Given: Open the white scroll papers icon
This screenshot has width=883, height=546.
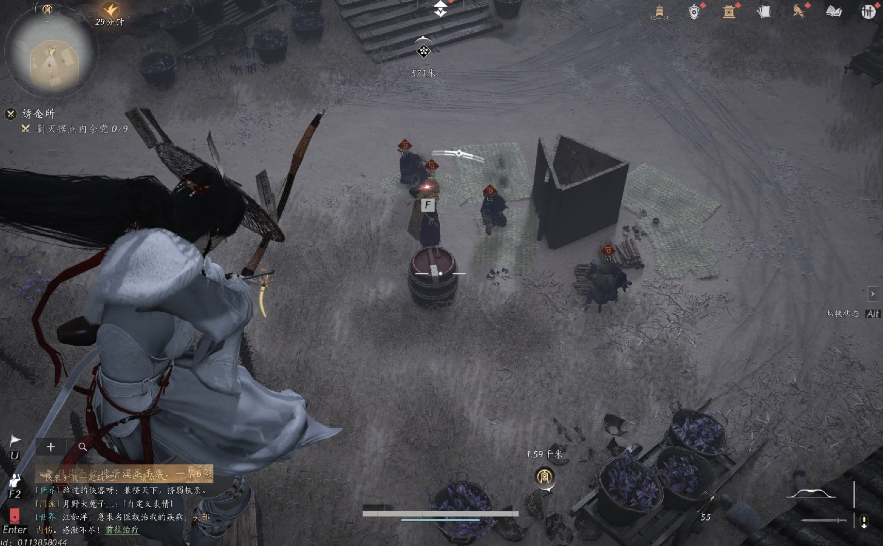Looking at the screenshot, I should (x=765, y=11).
